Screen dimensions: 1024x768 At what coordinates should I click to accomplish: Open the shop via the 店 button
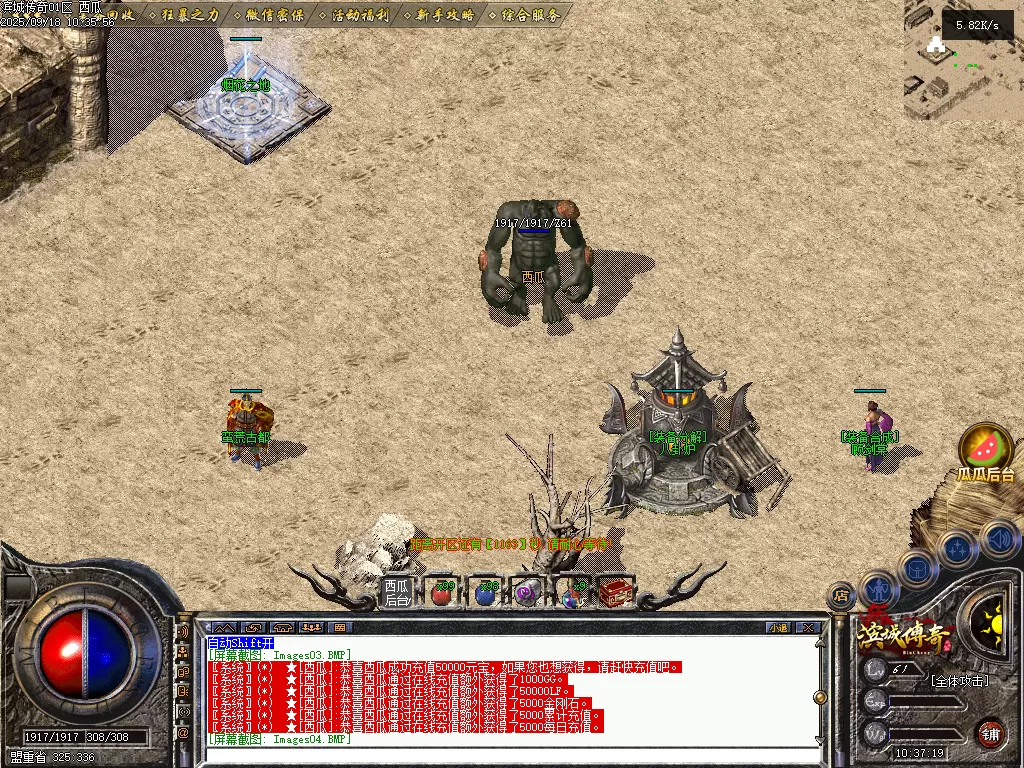tap(841, 596)
